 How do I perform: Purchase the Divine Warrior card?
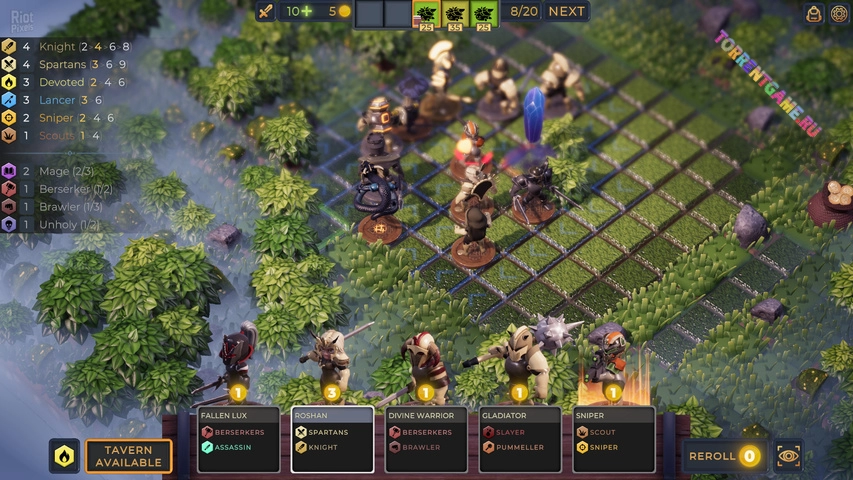pos(426,438)
